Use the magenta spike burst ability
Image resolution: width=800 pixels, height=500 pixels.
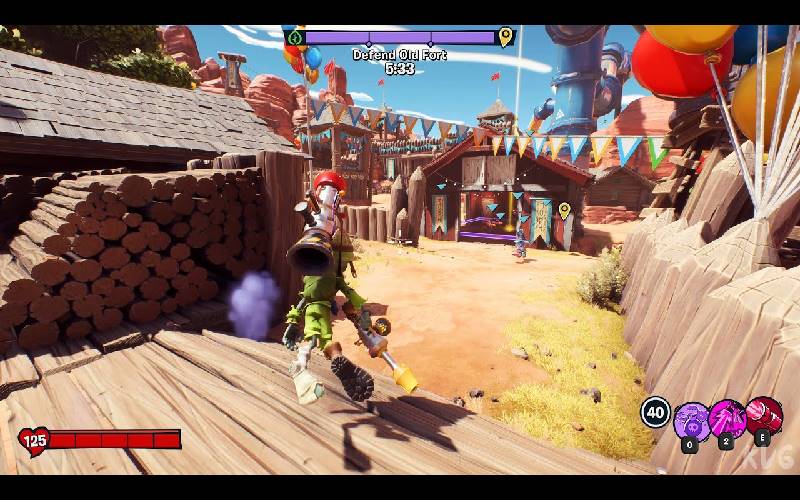727,418
